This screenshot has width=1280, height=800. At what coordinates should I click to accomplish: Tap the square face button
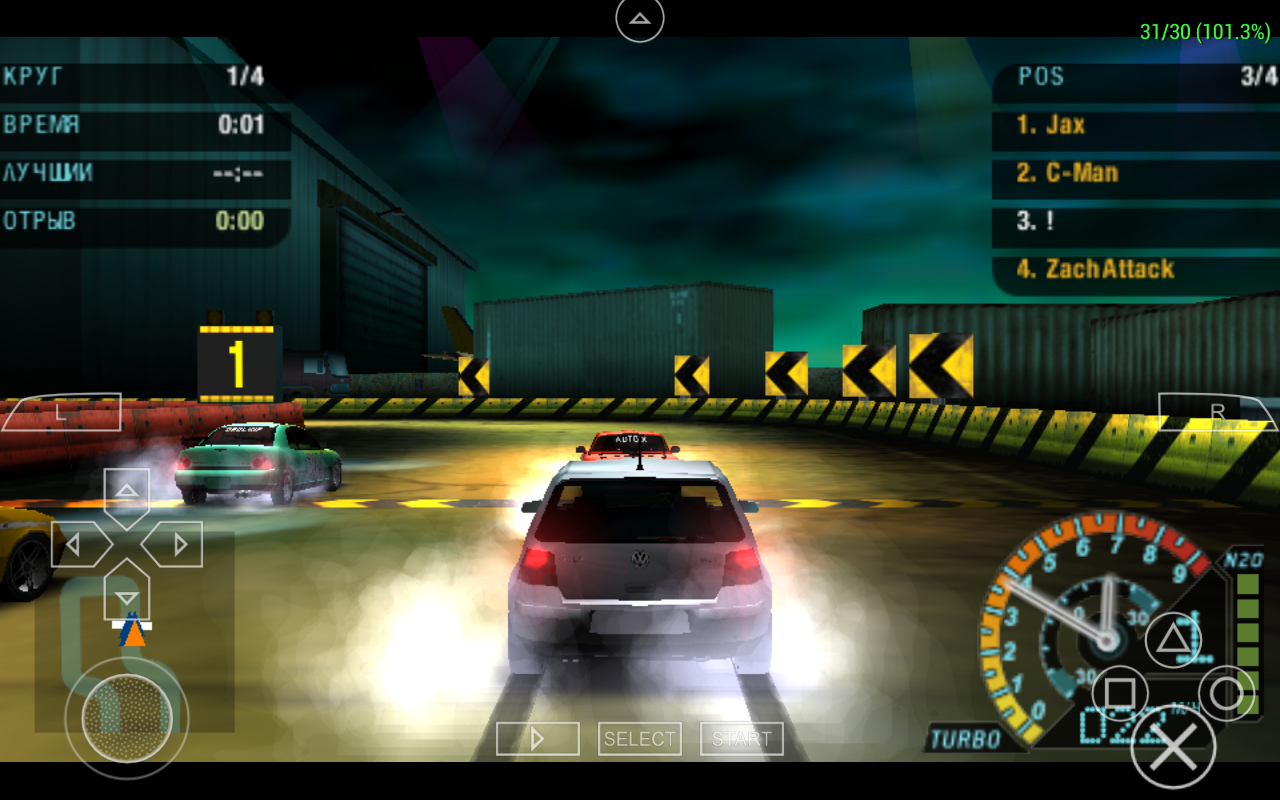(1120, 693)
